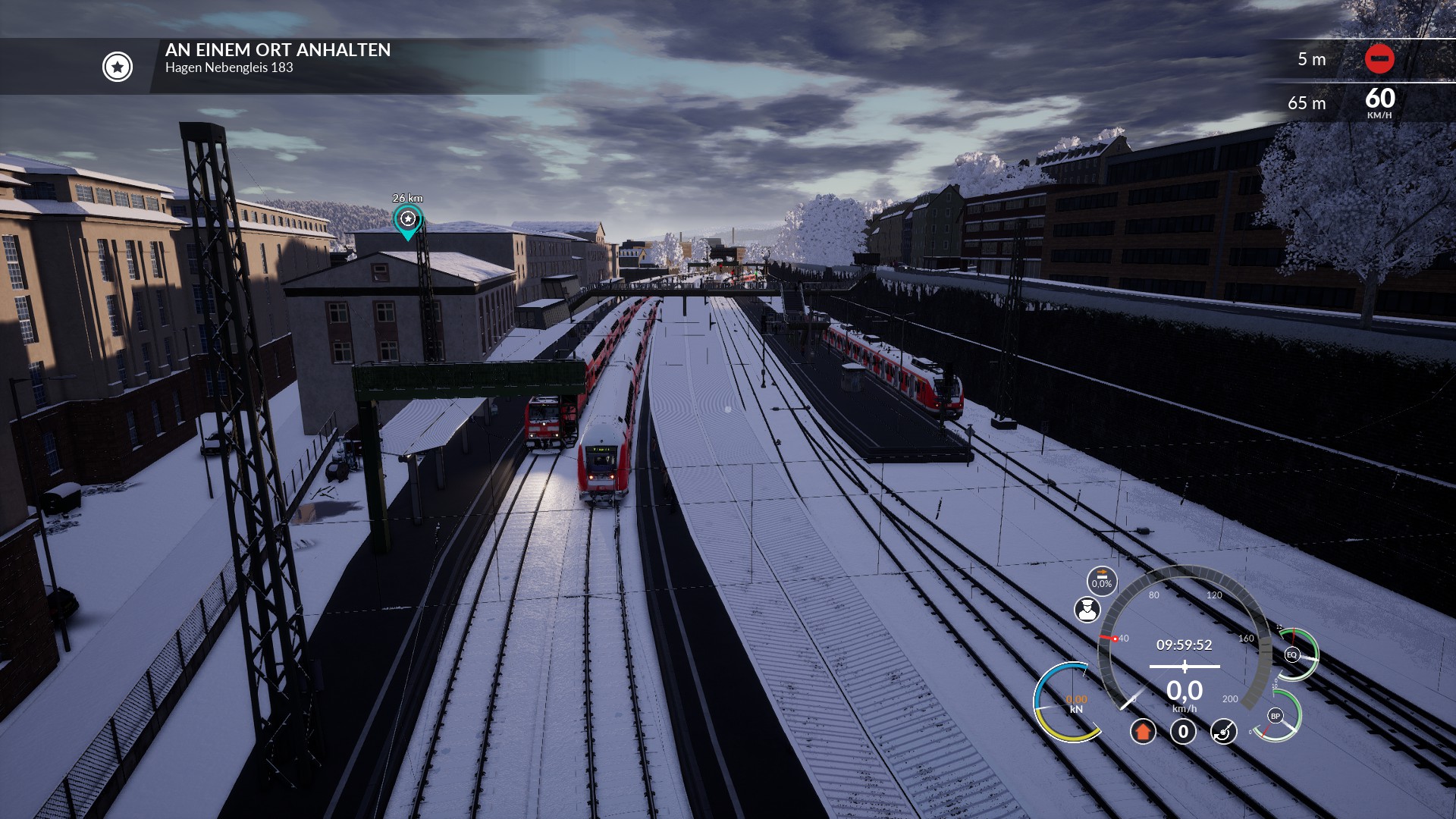Click the objective star icon
1456x819 pixels.
(118, 67)
